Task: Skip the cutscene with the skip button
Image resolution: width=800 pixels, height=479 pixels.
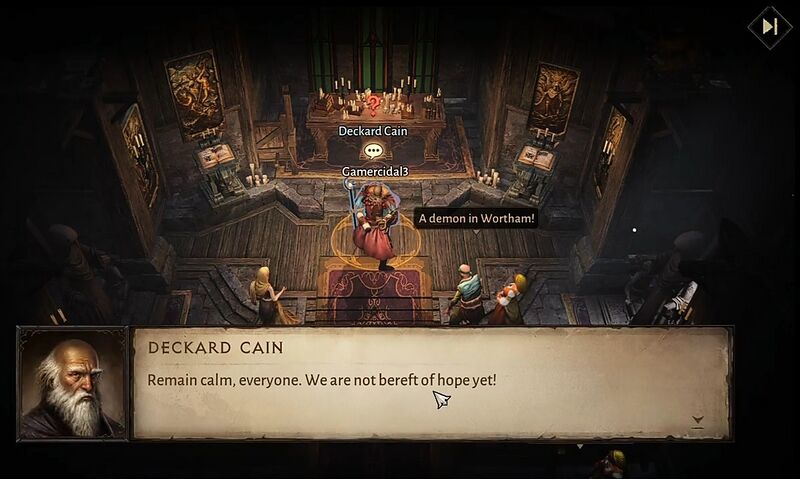Action: (x=769, y=27)
